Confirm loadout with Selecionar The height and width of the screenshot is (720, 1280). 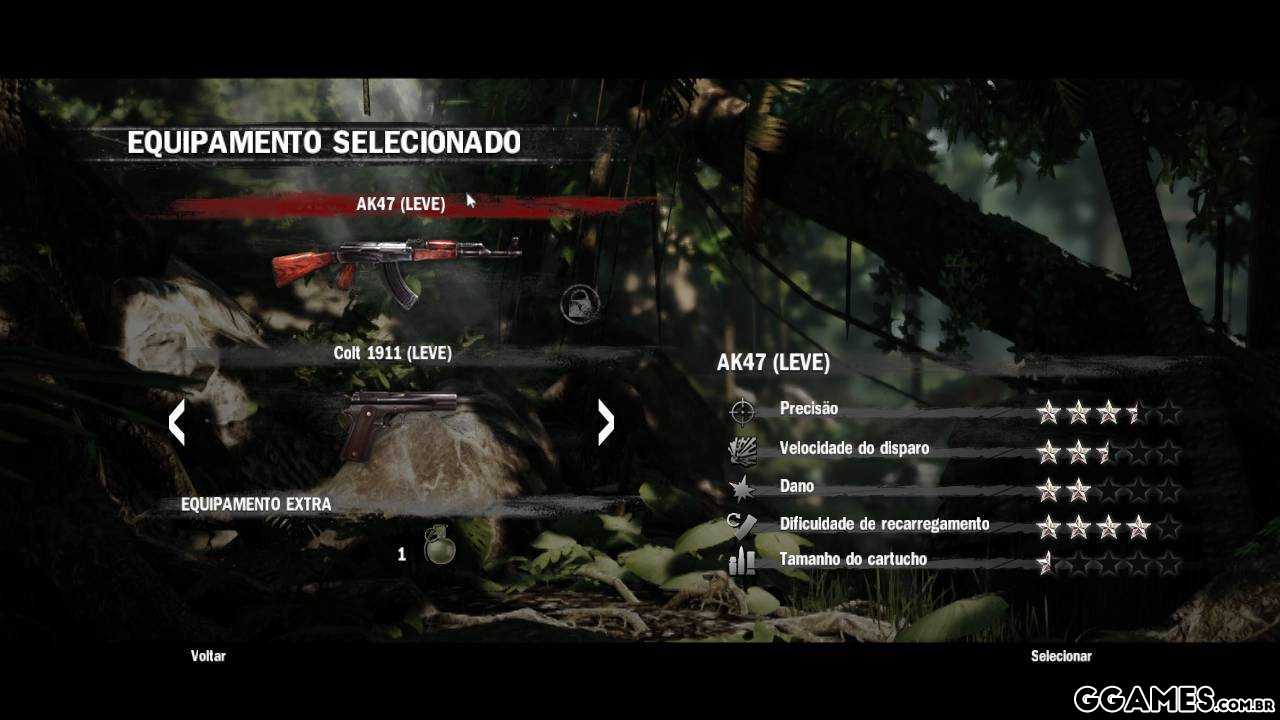click(1061, 656)
